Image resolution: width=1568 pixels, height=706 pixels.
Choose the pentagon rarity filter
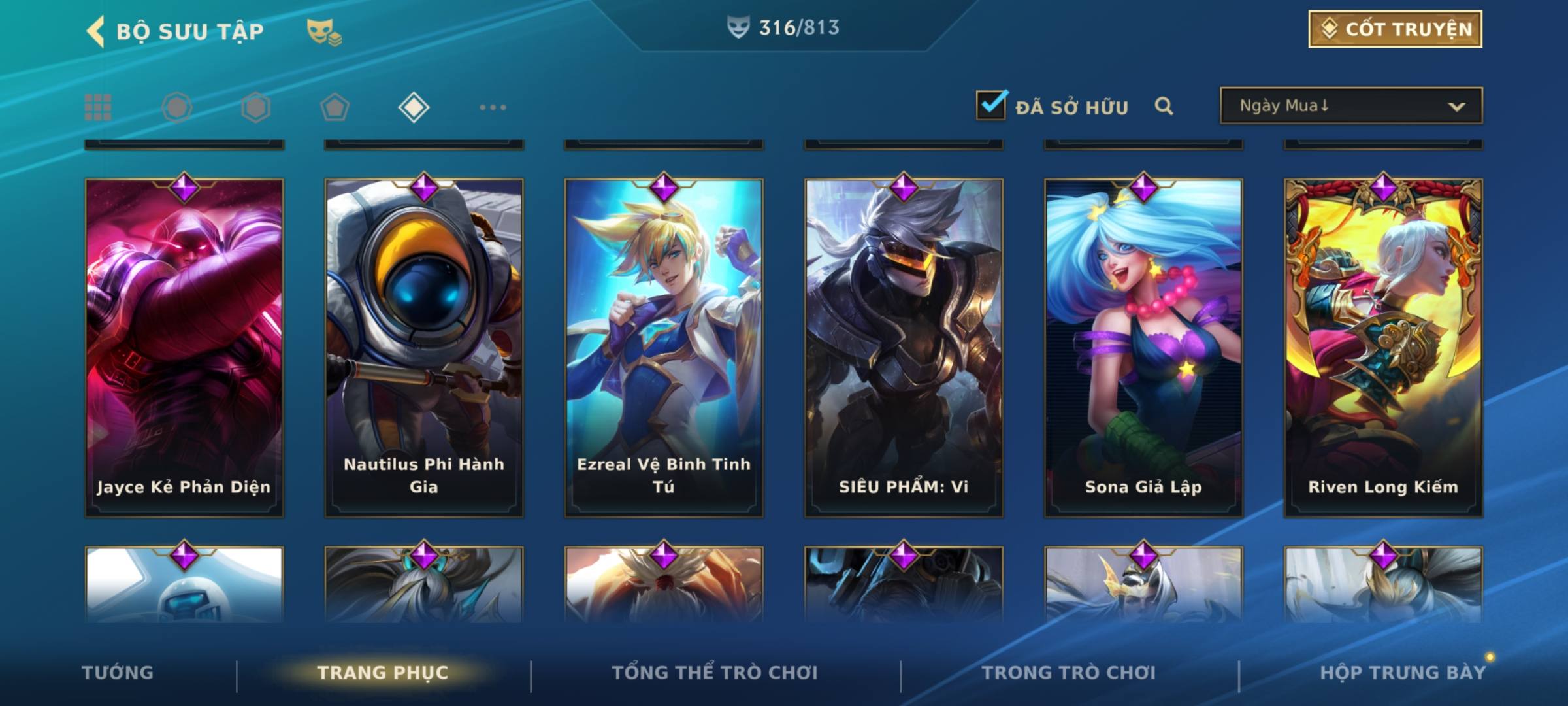coord(335,107)
